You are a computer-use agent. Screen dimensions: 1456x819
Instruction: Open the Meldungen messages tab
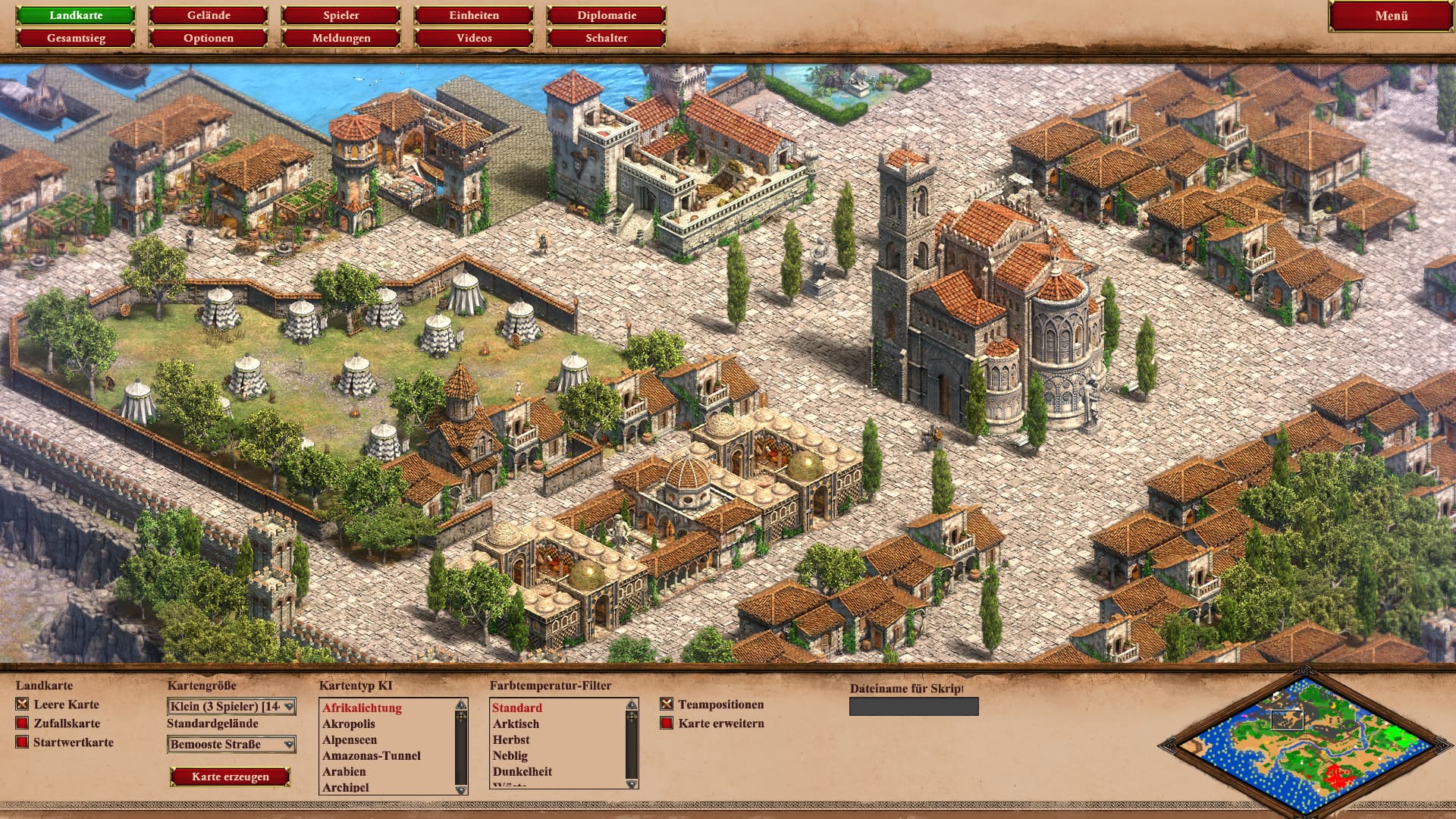click(x=341, y=38)
